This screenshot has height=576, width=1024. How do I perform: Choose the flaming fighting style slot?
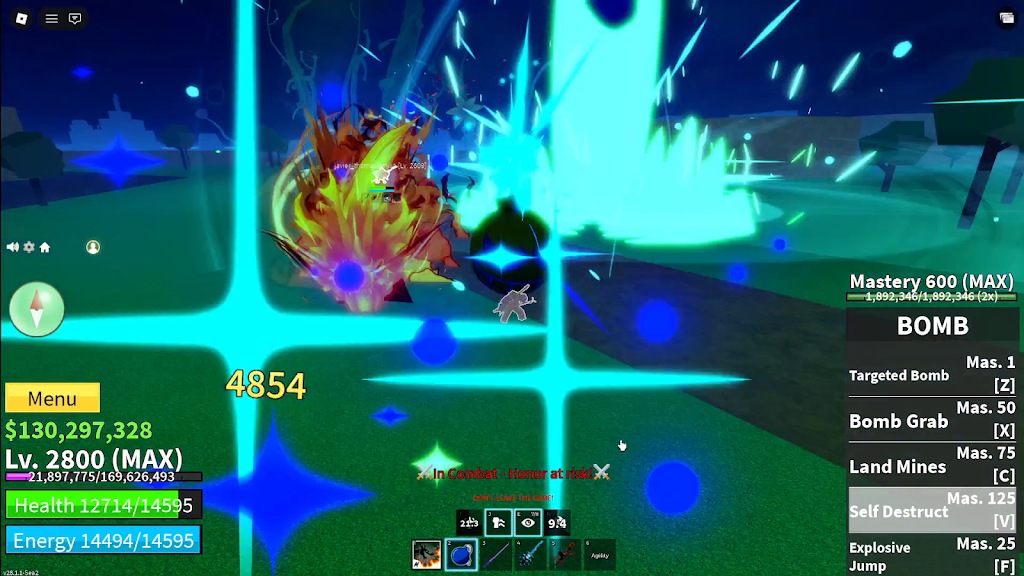click(x=427, y=555)
